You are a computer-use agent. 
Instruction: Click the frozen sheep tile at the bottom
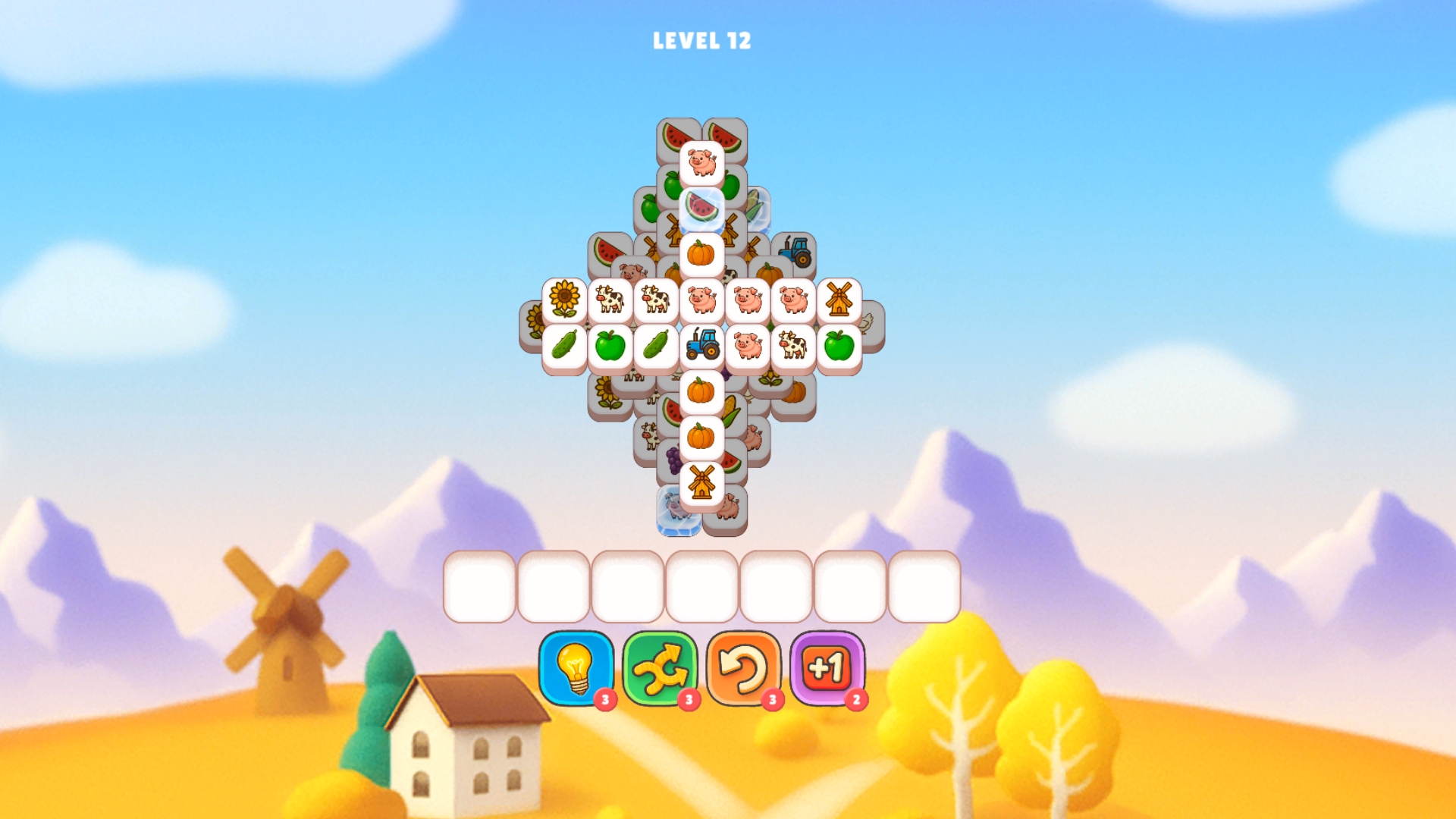click(676, 508)
